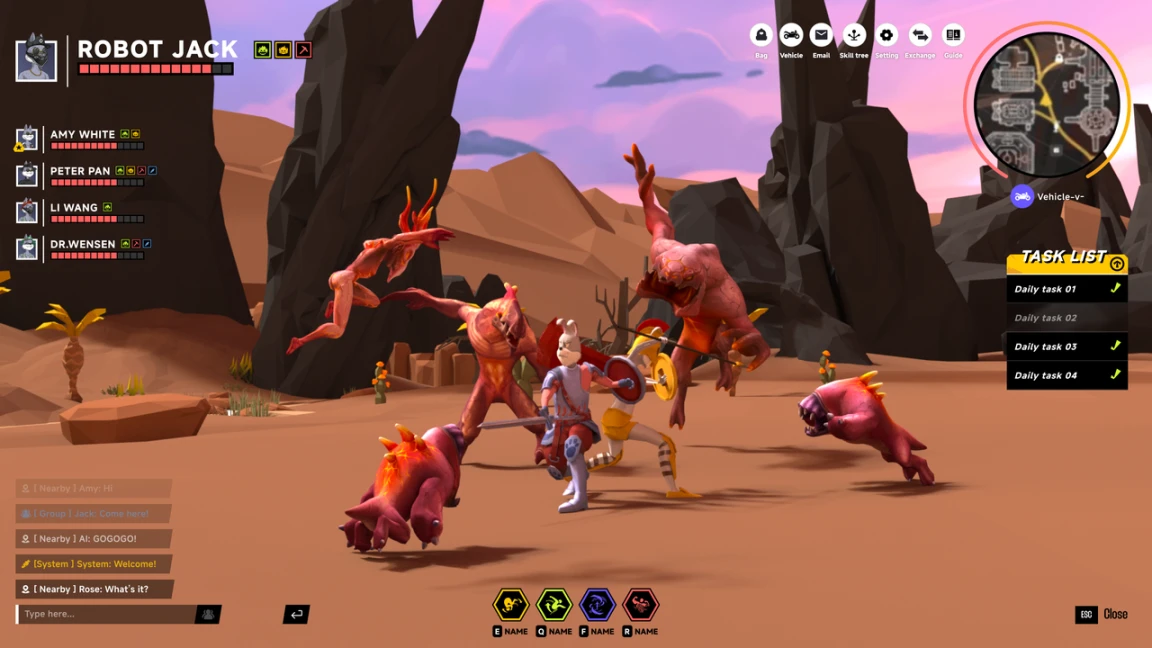Viewport: 1152px width, 648px height.
Task: Select Daily task 01
Action: point(1066,289)
